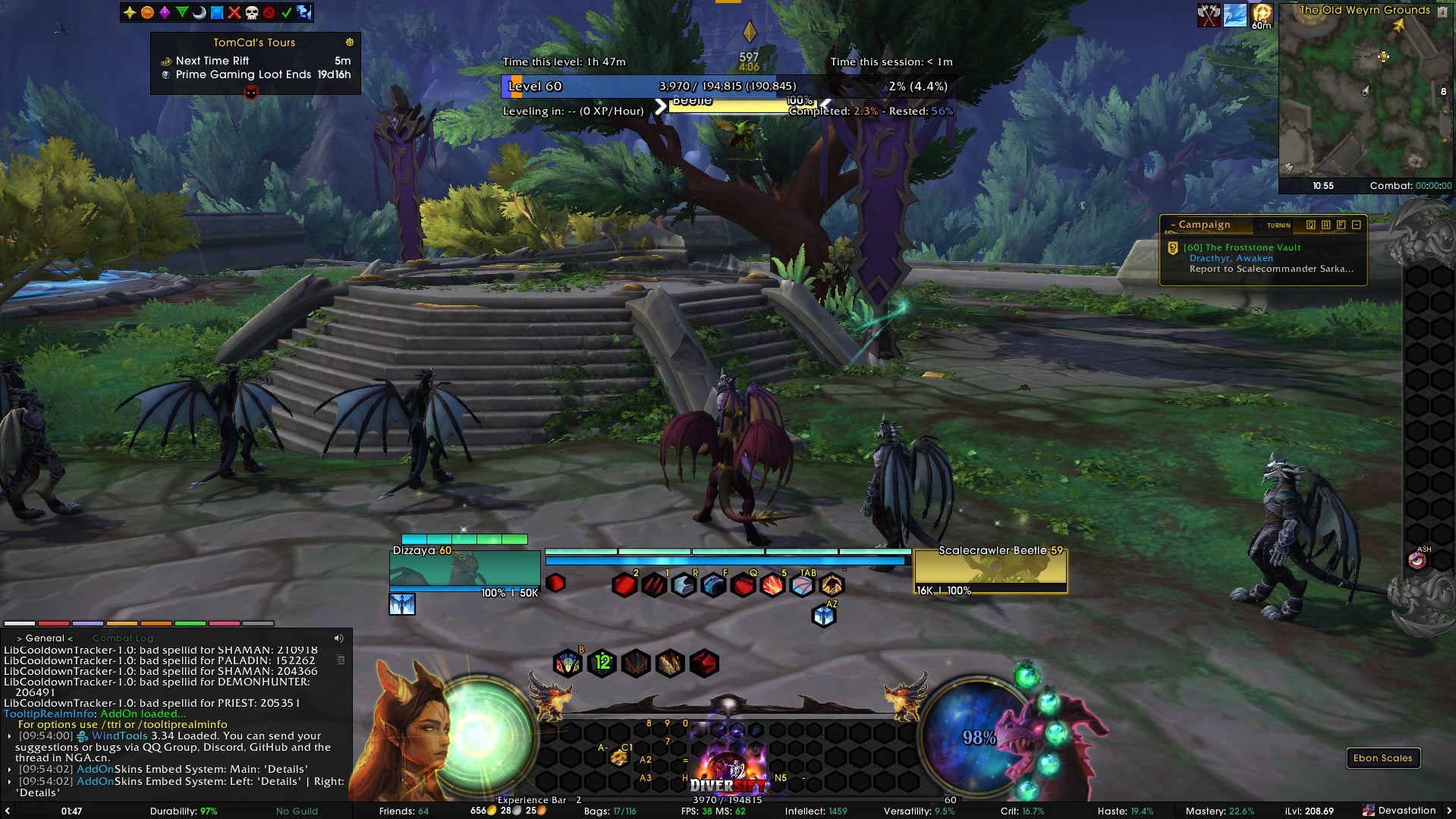Click the Devastation specialization in bottom bar

point(1405,811)
